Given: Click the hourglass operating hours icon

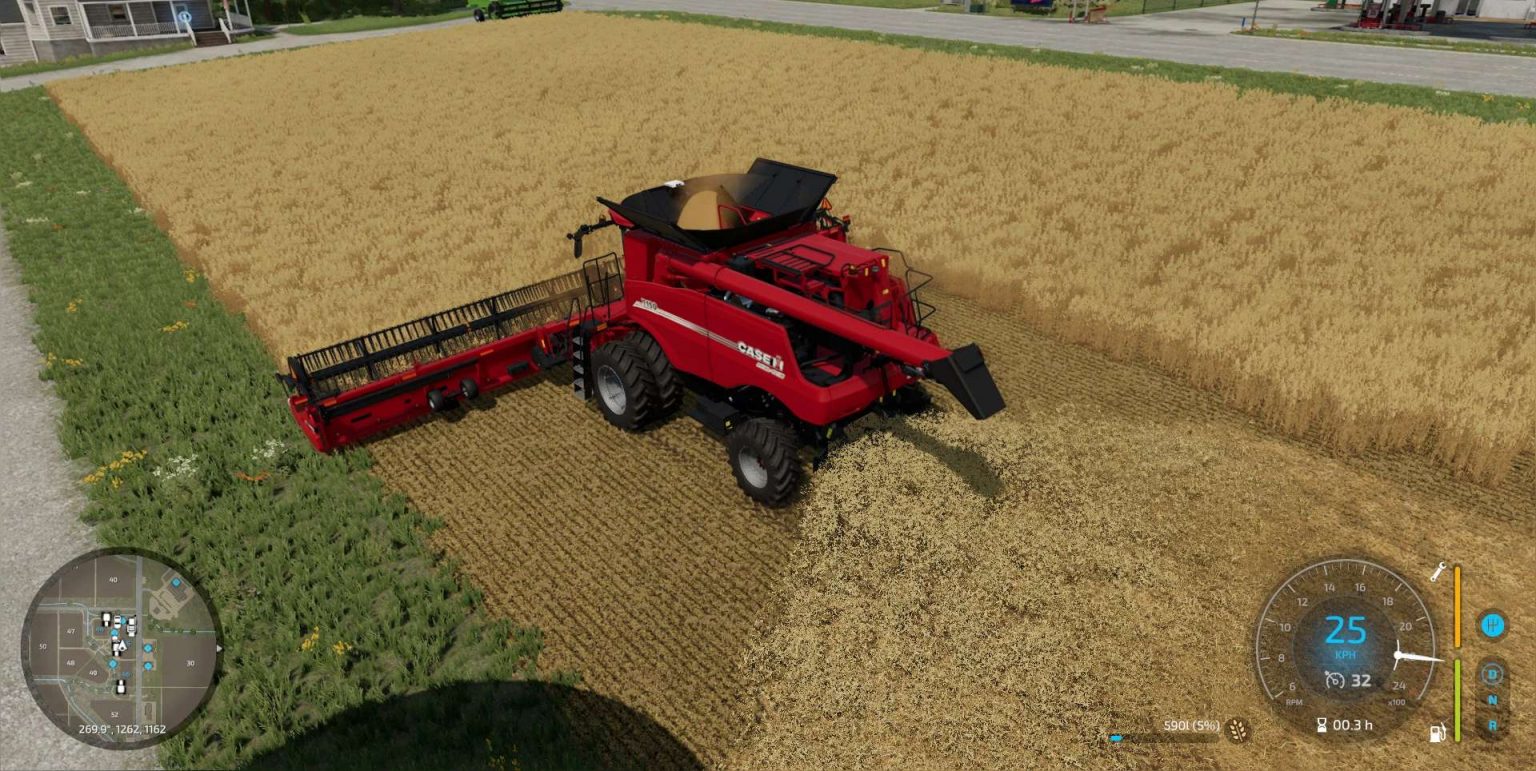Looking at the screenshot, I should tap(1321, 725).
